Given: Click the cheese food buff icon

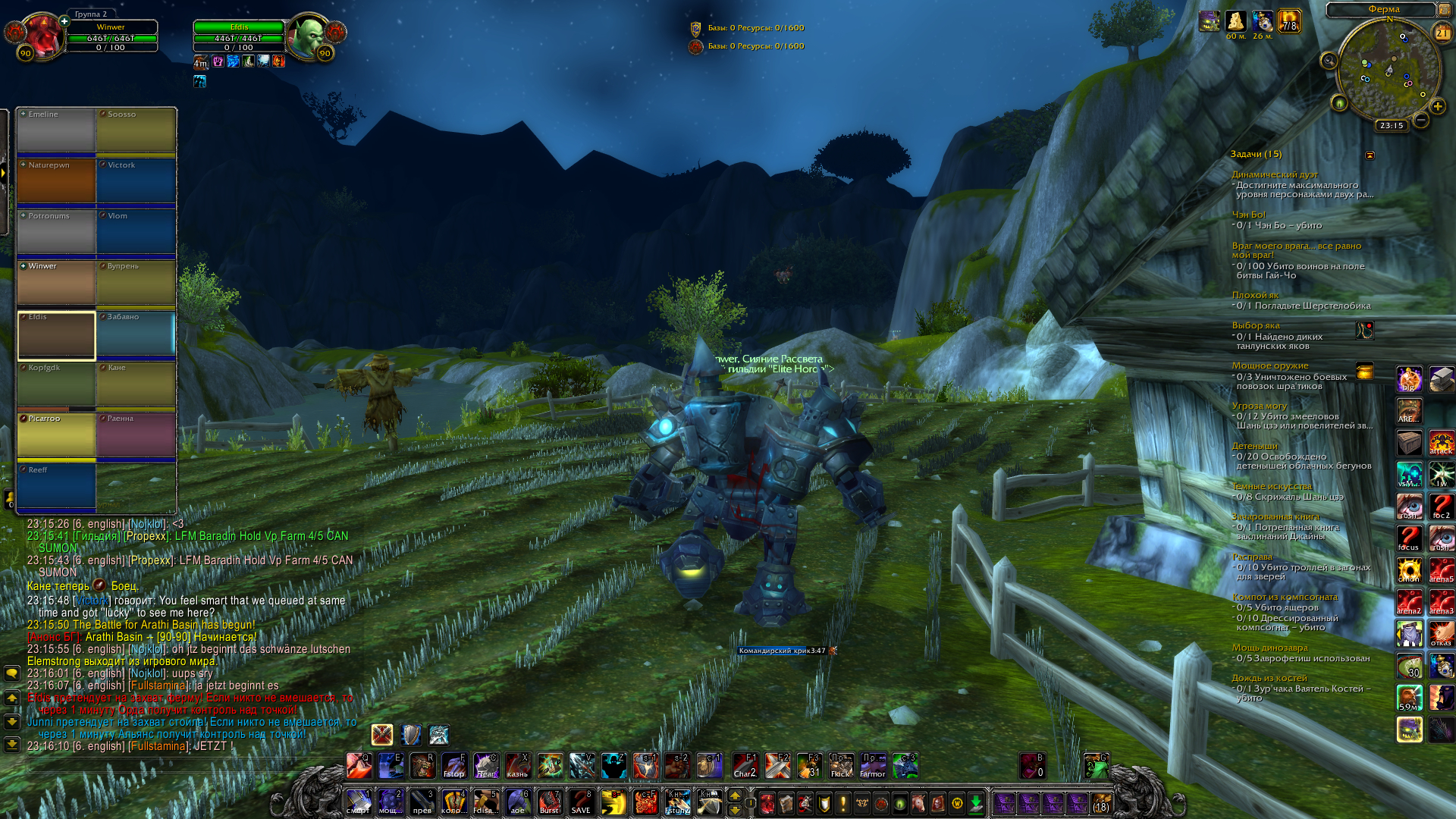Looking at the screenshot, I should (1236, 21).
